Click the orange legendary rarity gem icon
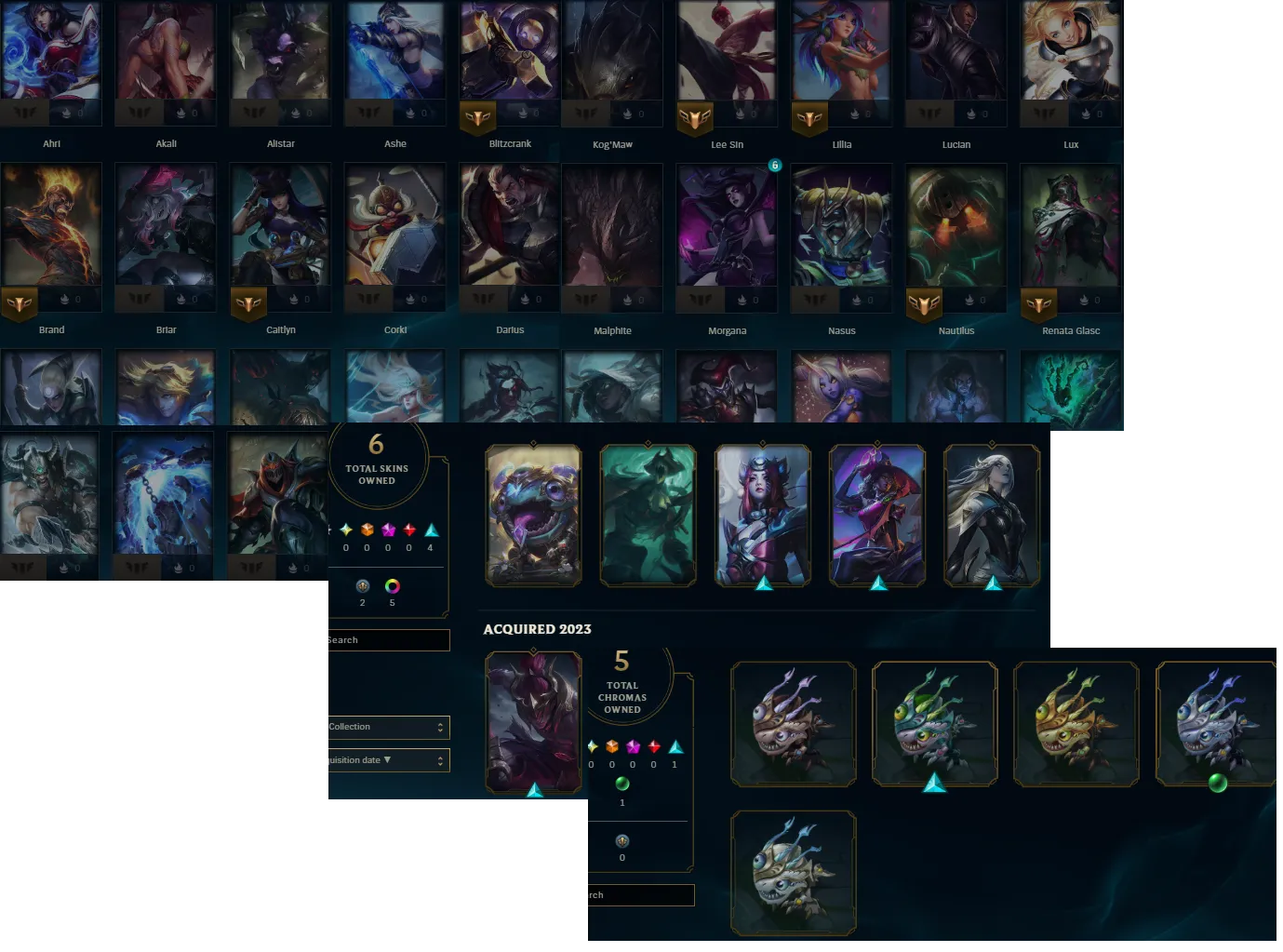The image size is (1283, 952). (367, 530)
